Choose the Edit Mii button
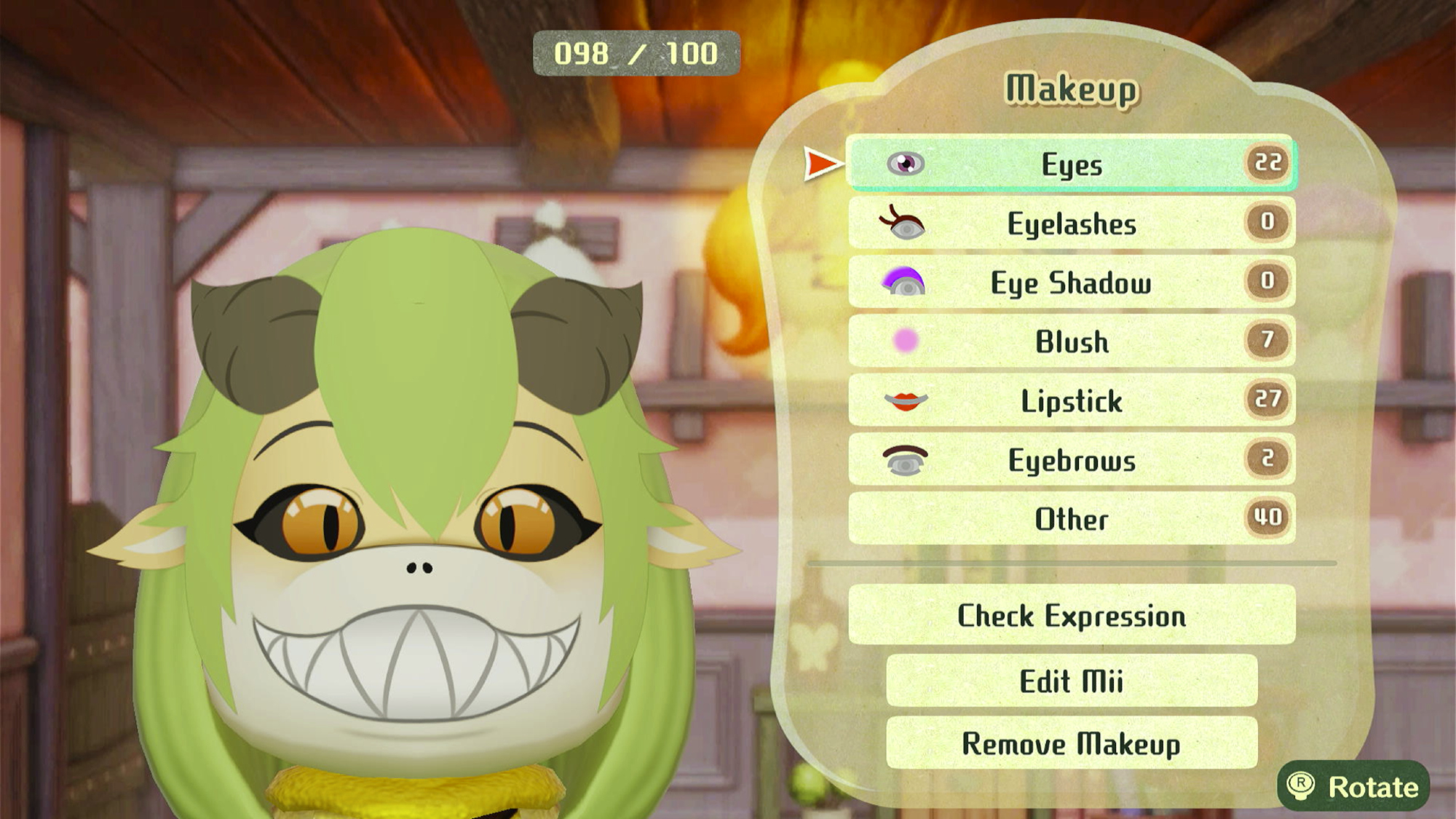 pyautogui.click(x=1071, y=681)
